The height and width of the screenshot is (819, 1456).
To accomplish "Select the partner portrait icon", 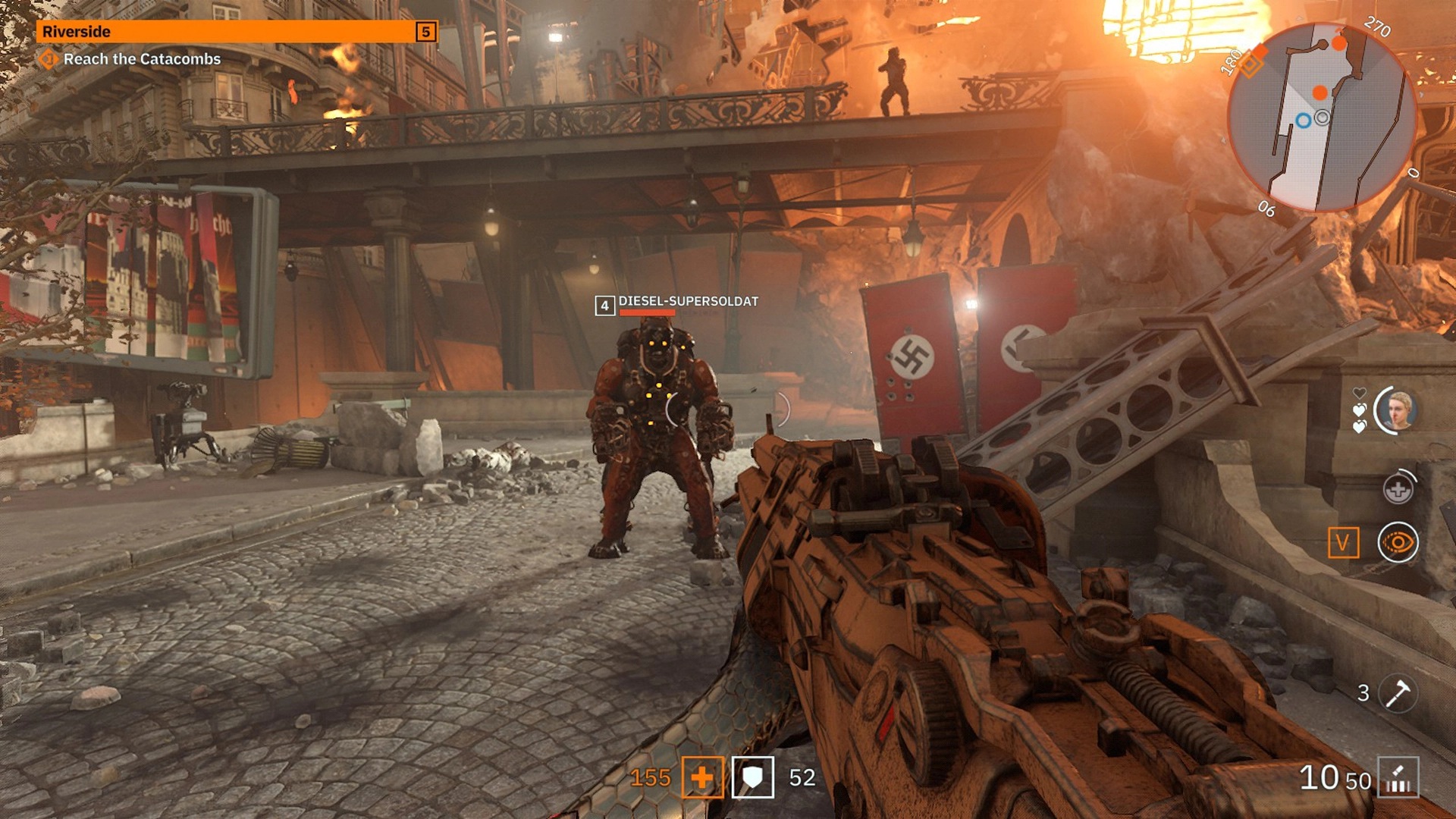I will click(1397, 411).
